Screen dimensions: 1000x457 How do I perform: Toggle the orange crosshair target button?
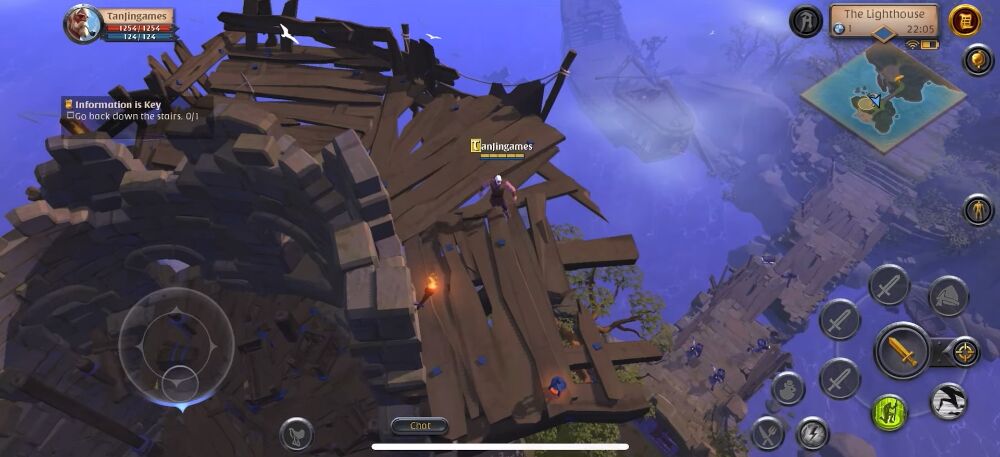click(x=964, y=351)
